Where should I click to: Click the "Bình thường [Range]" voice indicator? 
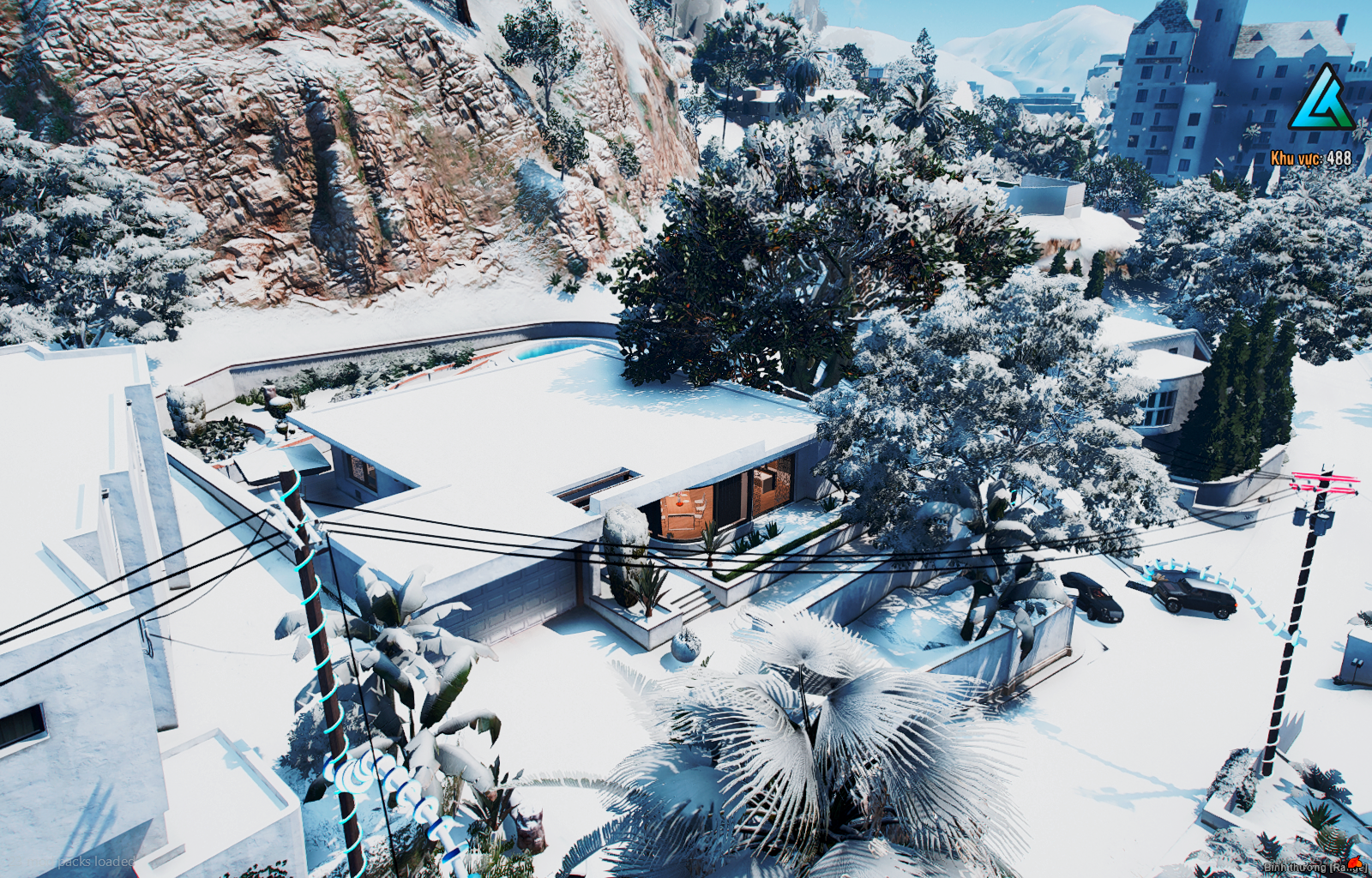1312,867
